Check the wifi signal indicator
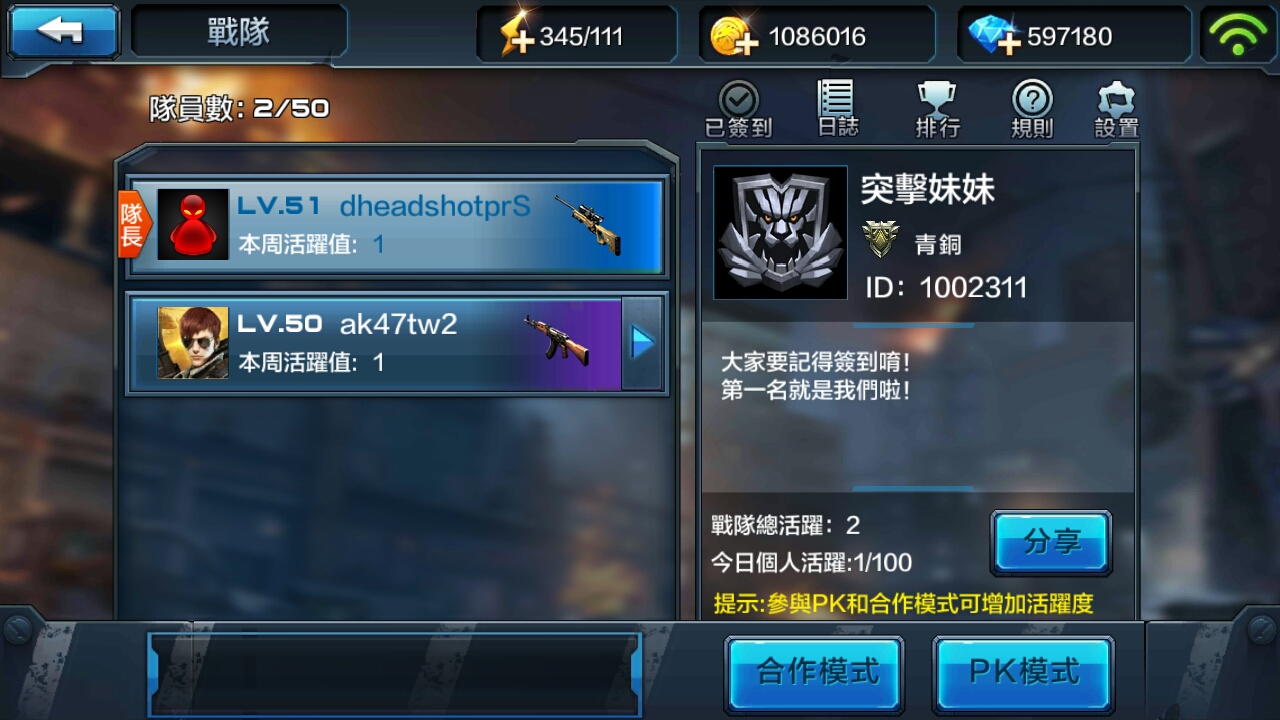The width and height of the screenshot is (1280, 720). point(1240,33)
